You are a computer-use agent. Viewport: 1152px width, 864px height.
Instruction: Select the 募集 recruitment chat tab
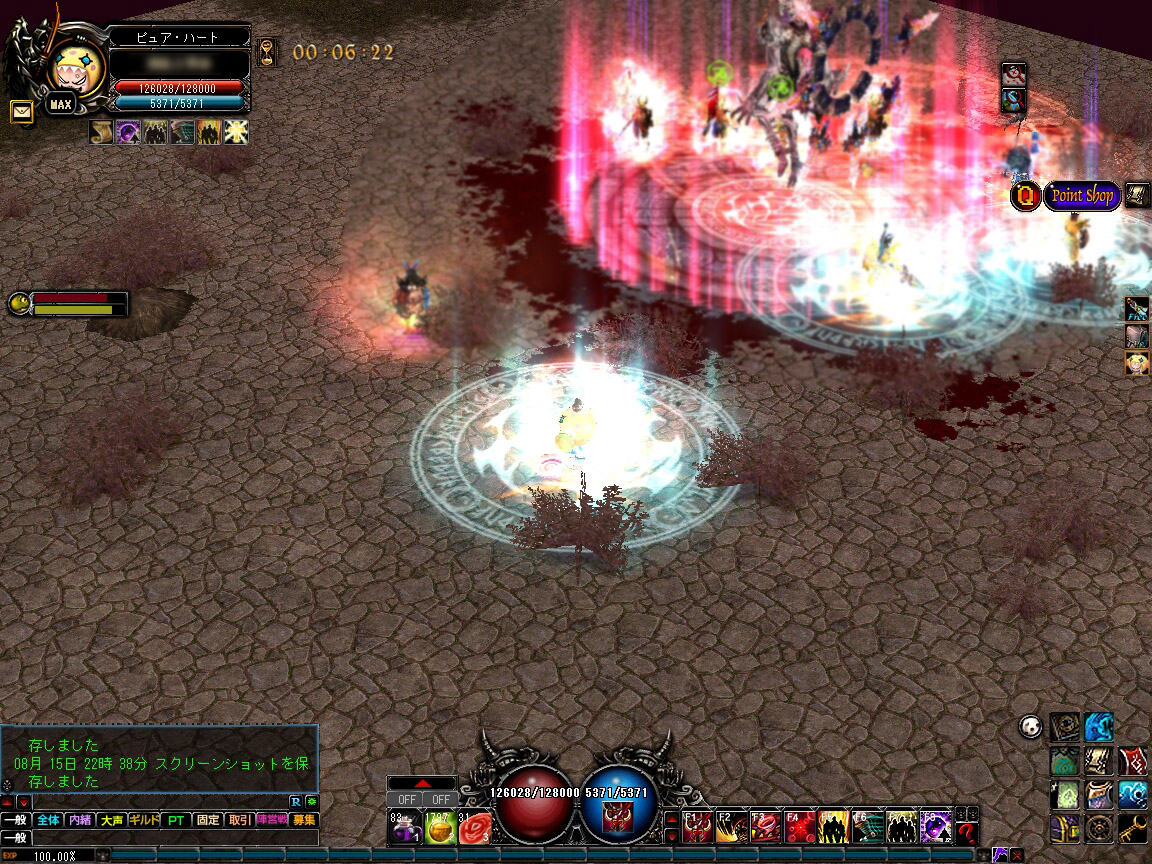[x=303, y=820]
